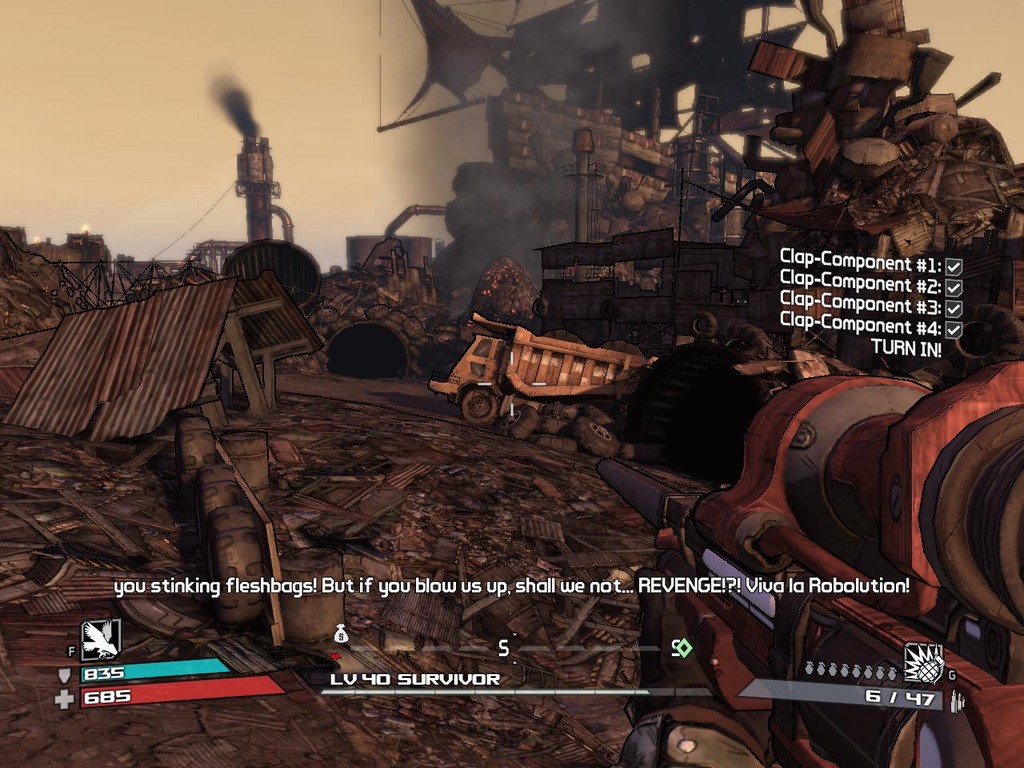Toggle the Clap-Component #4 checkbox
The image size is (1024, 768).
tap(954, 329)
